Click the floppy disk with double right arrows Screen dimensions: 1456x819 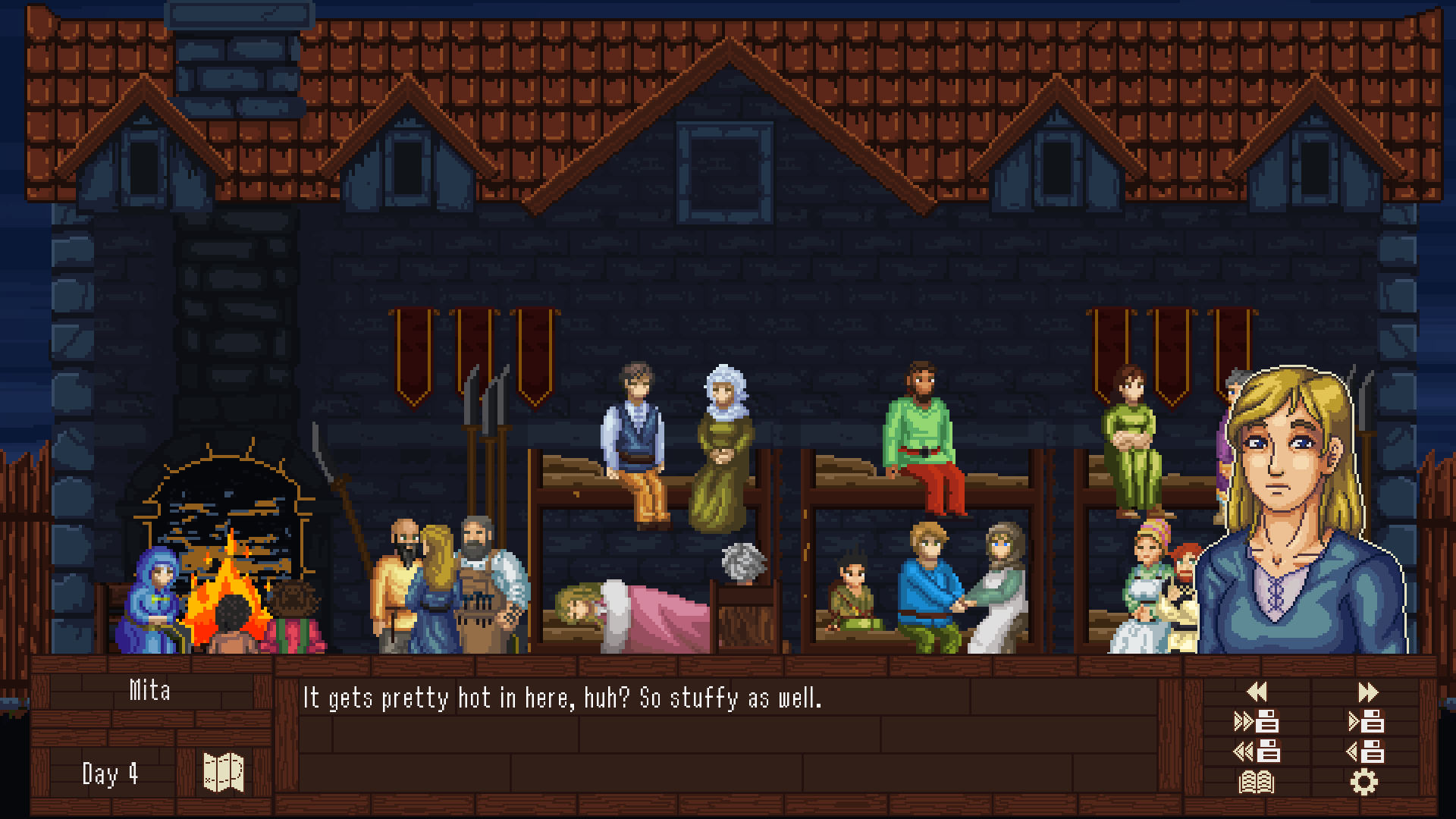(1257, 722)
